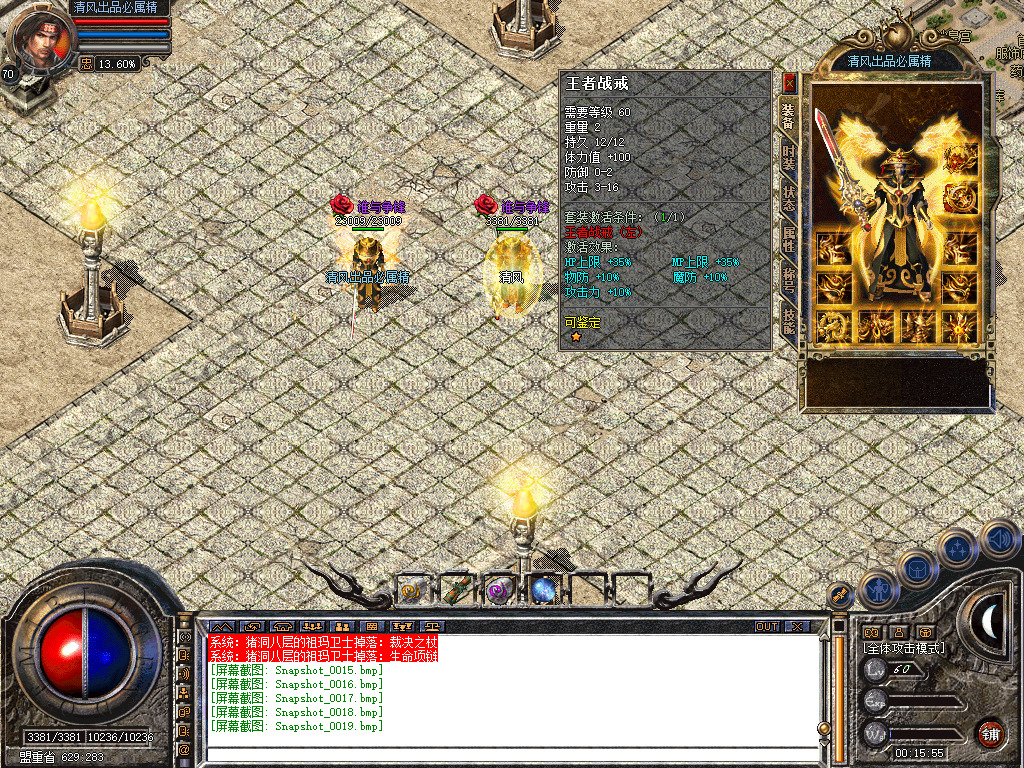Select the 装备 (equipment) tab
Image resolution: width=1024 pixels, height=768 pixels.
point(789,115)
